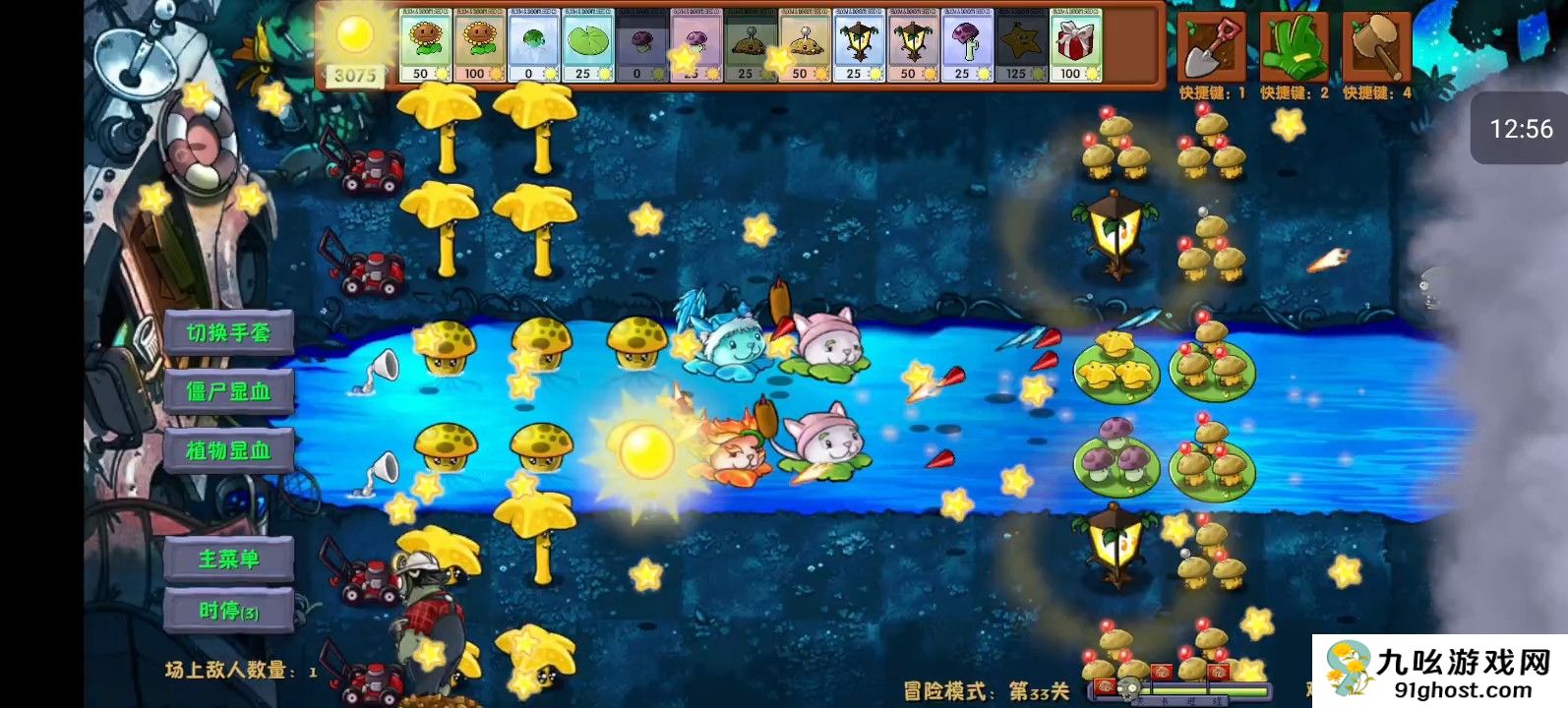Pick up the shovel tool with hotkey 1
Screen dimensions: 1568x708
pos(1210,44)
